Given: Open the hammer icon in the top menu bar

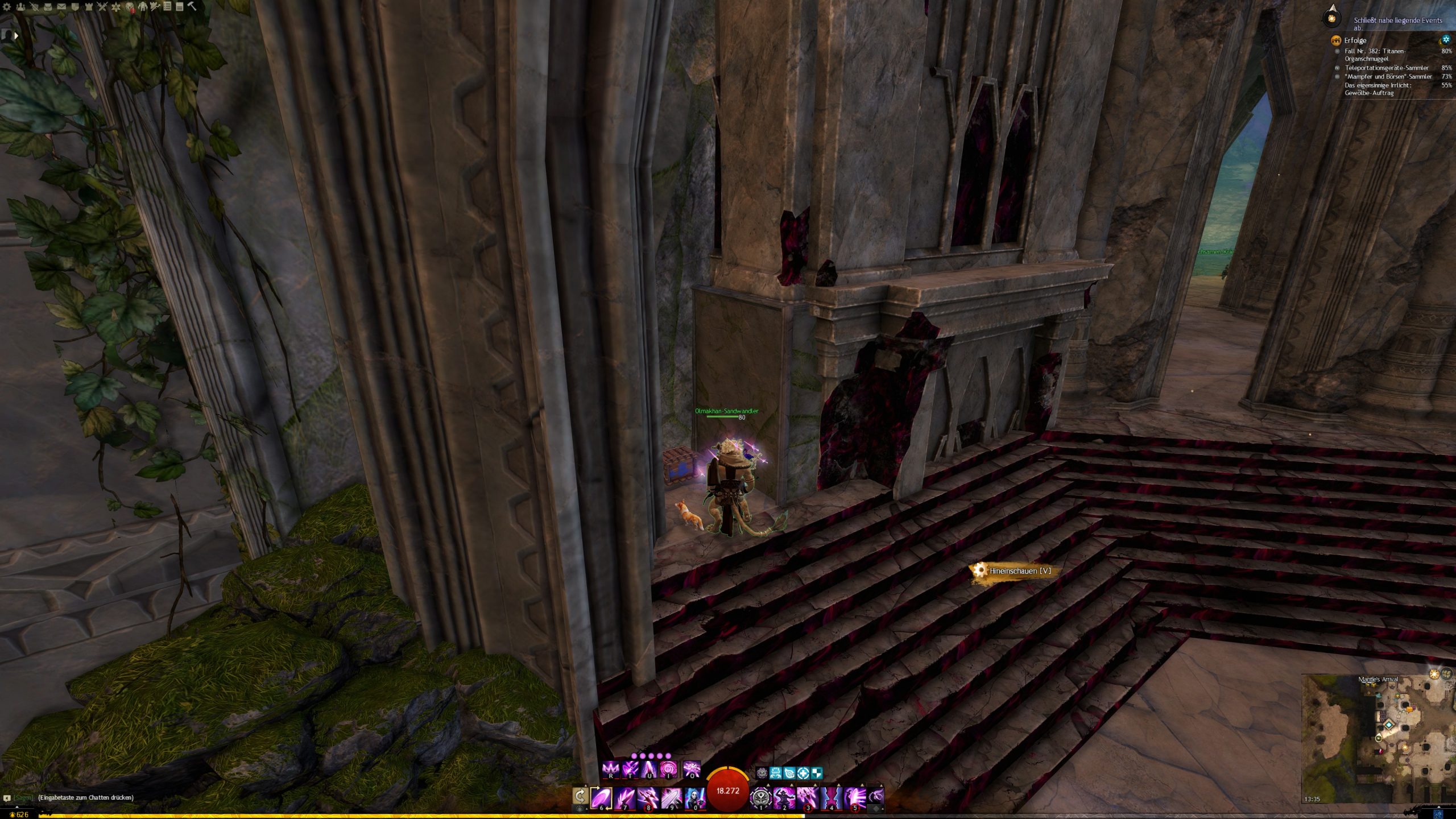Looking at the screenshot, I should tap(192, 7).
